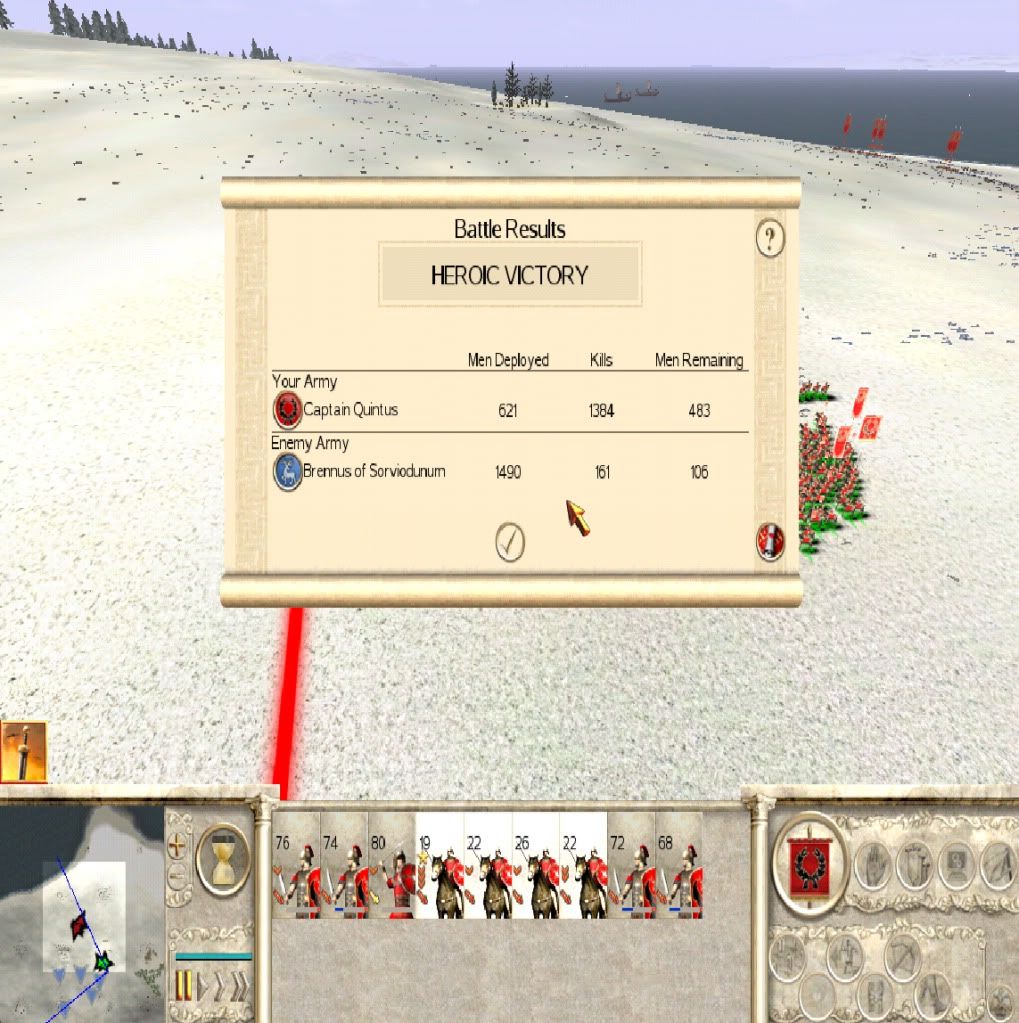Viewport: 1019px width, 1023px height.
Task: Select the infantry unit card with 74 men
Action: [343, 866]
